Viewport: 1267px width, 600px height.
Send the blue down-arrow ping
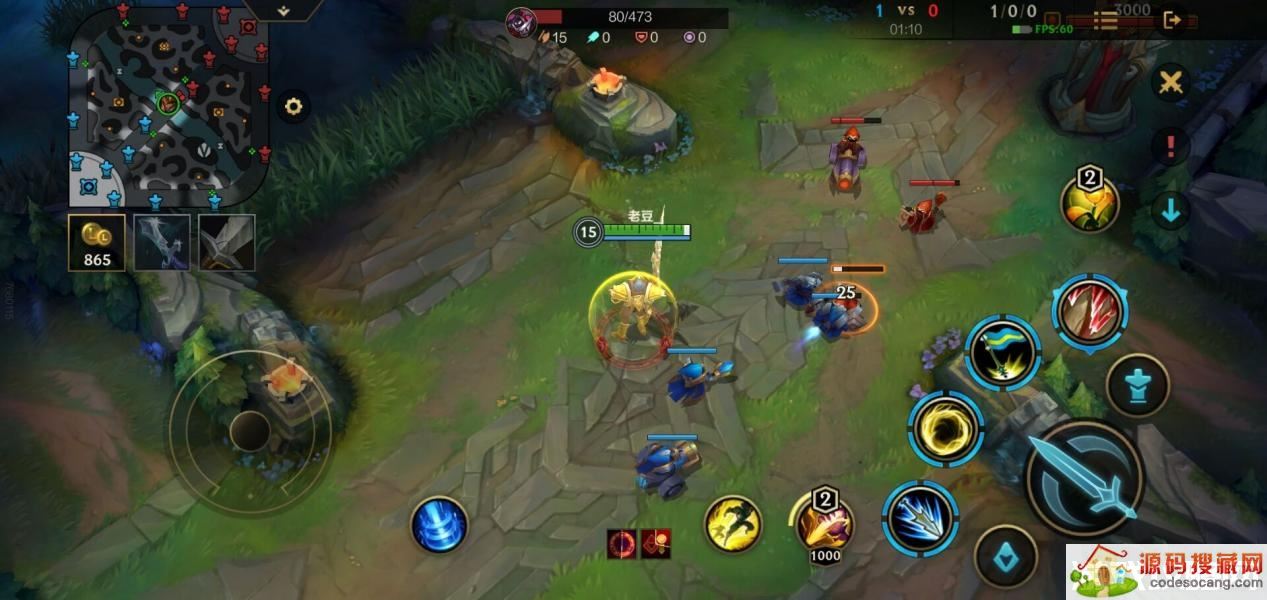[x=1170, y=211]
